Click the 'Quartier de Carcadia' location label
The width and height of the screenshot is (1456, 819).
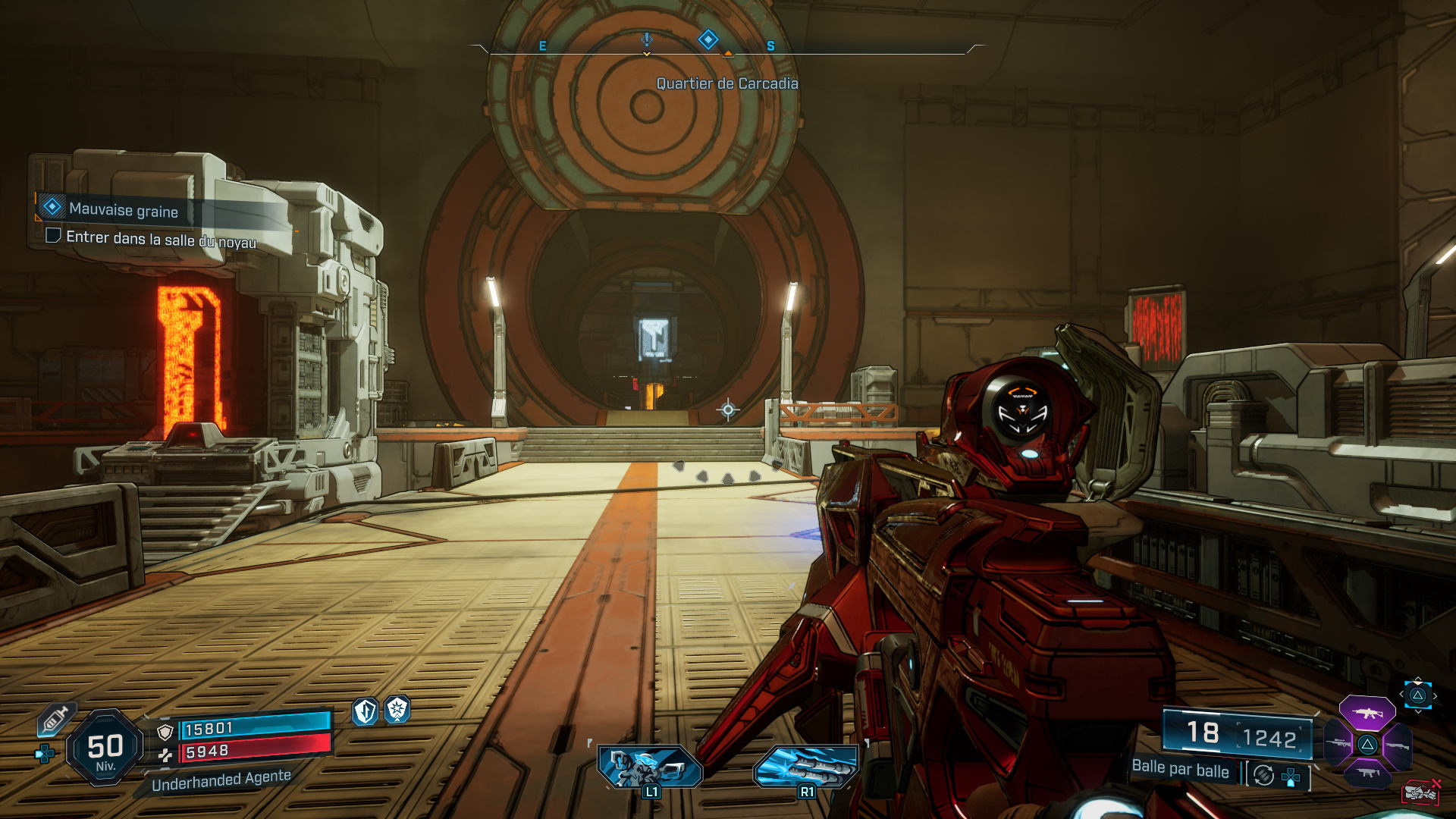[728, 83]
